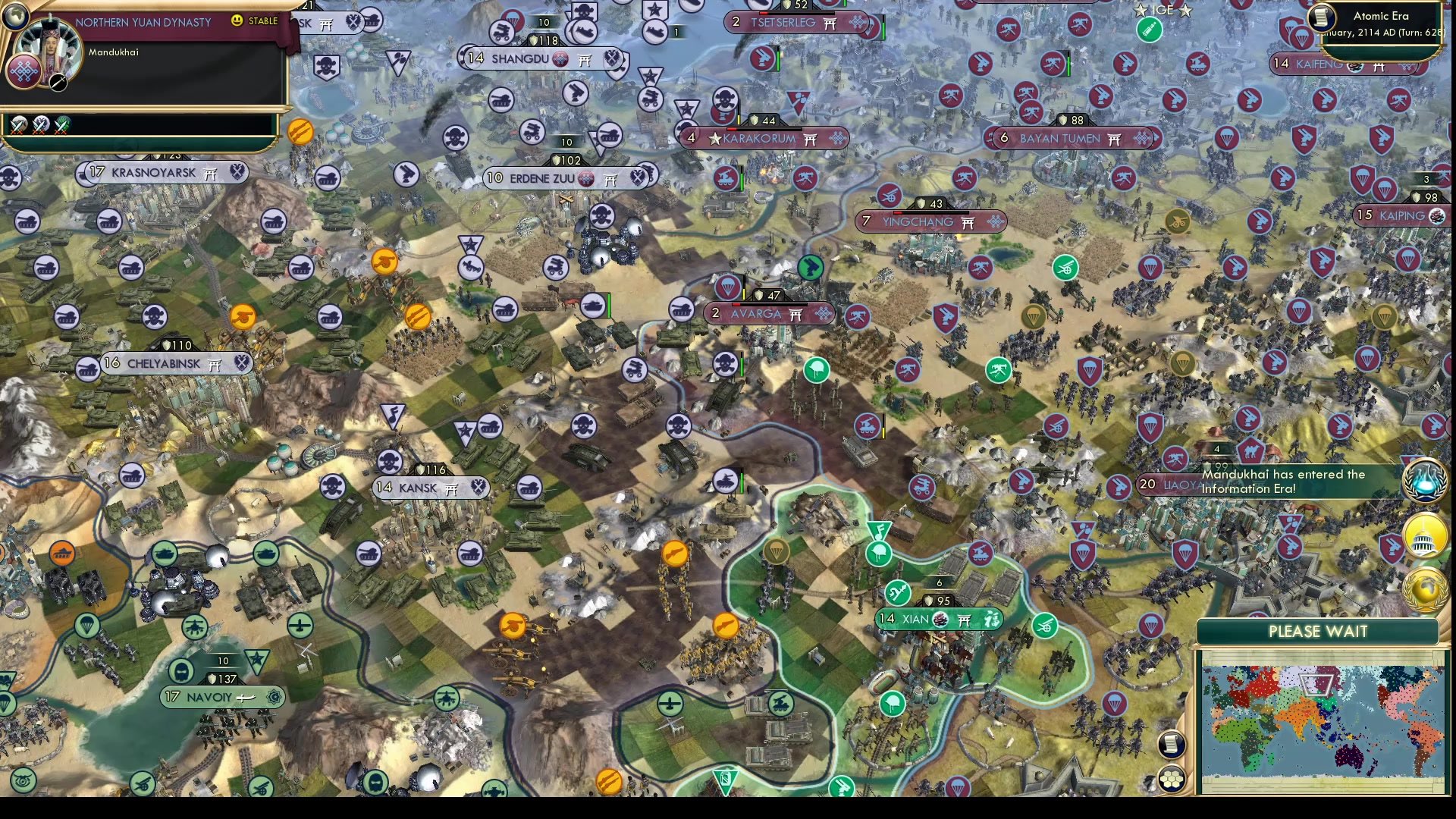Open the Information Era science bulb notification

click(x=1424, y=479)
